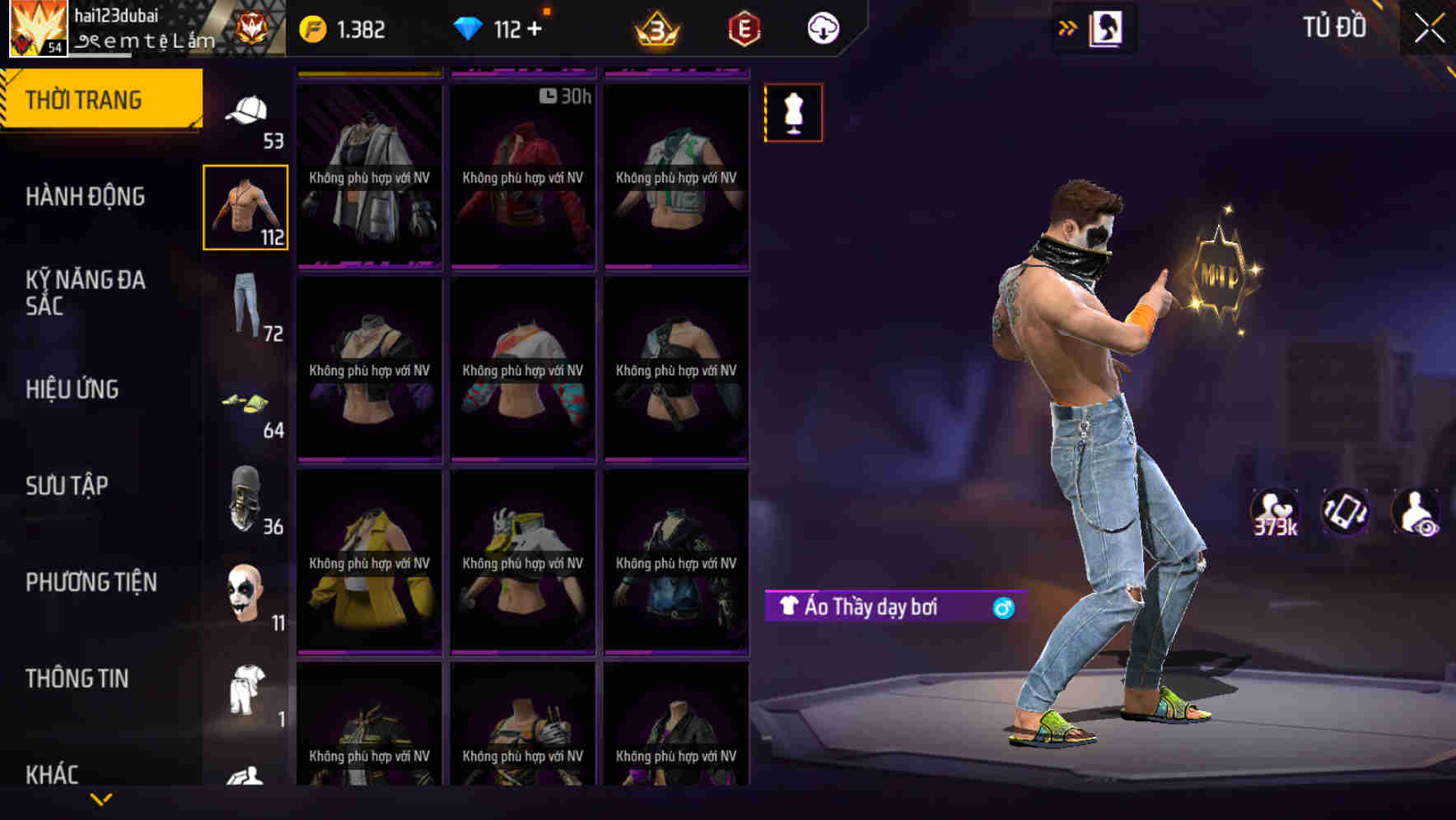The image size is (1456, 820).
Task: Open the shoes category with 64 items
Action: click(245, 403)
